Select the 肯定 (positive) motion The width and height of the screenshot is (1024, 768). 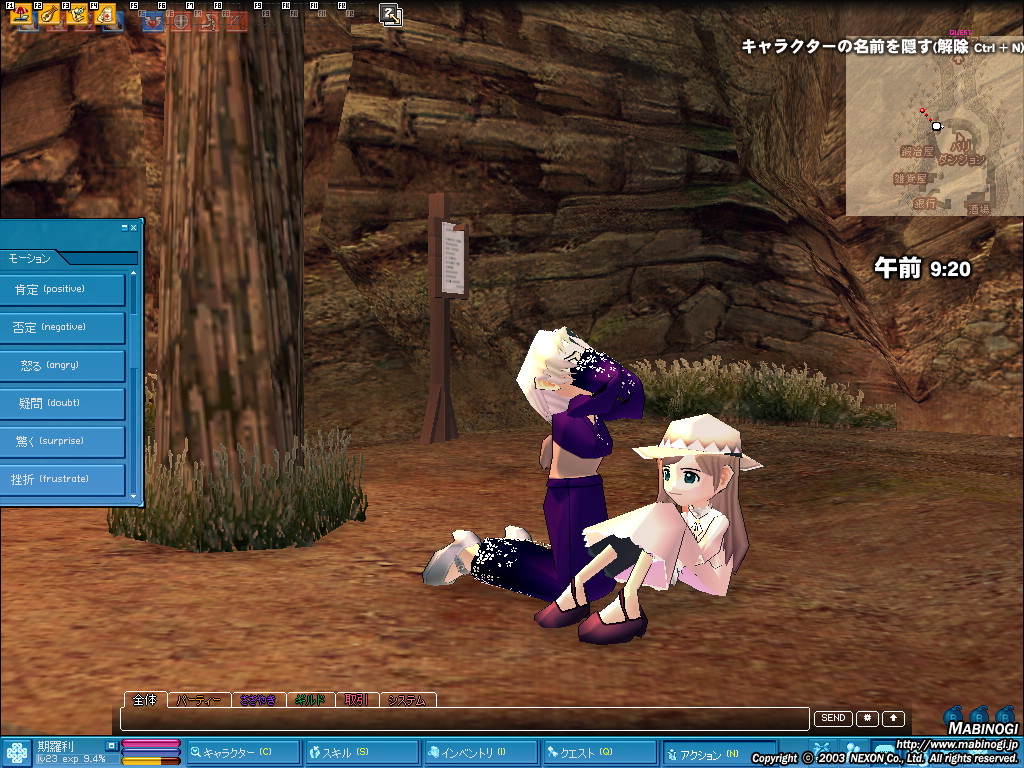click(62, 290)
